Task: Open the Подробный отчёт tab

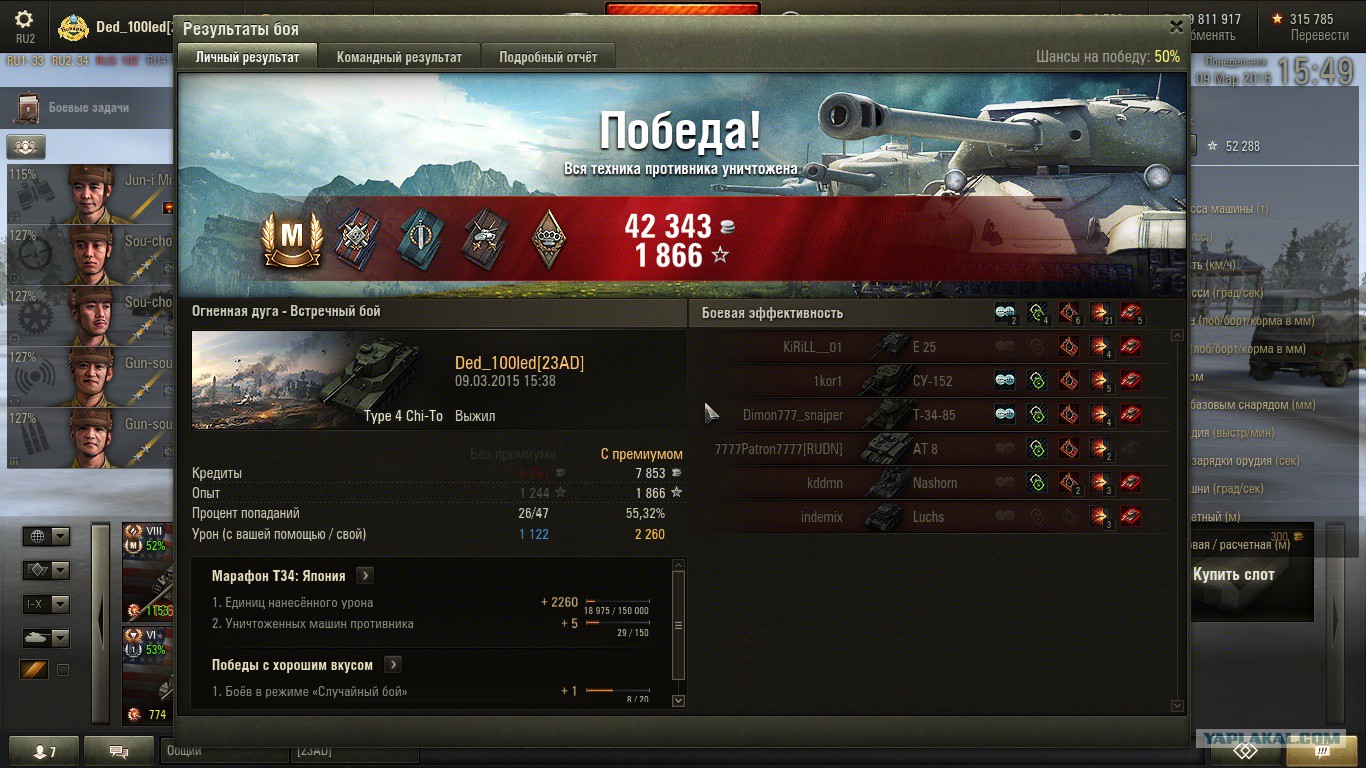Action: coord(548,57)
